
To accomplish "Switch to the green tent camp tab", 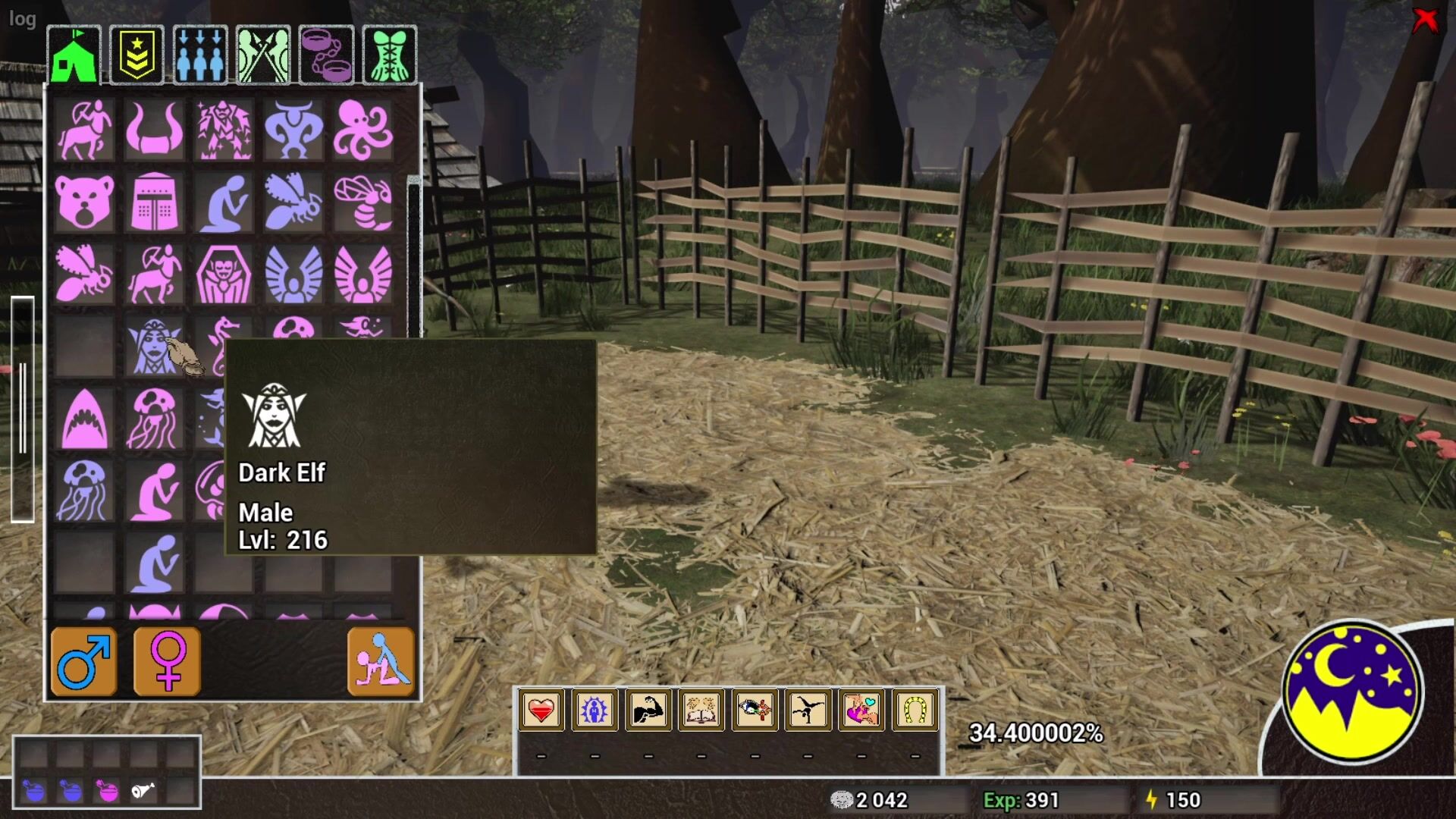I will [x=74, y=55].
